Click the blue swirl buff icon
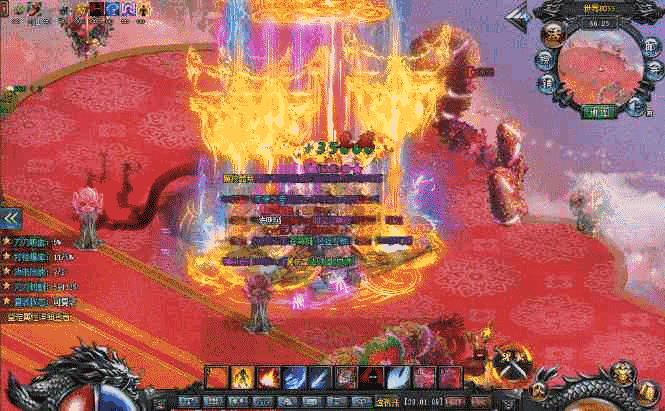The width and height of the screenshot is (665, 411). 113,9
